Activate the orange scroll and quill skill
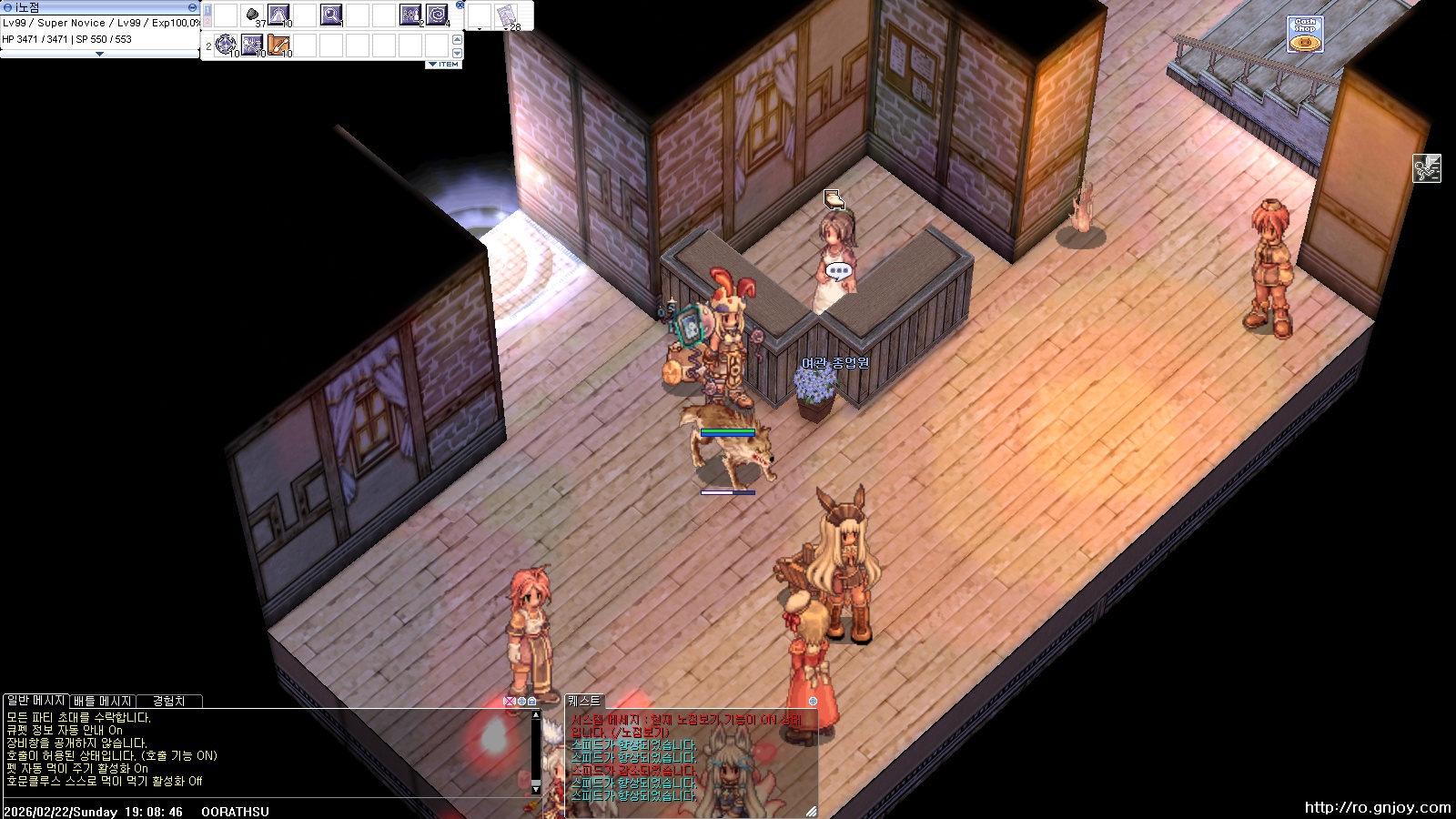This screenshot has height=819, width=1456. coord(278,44)
